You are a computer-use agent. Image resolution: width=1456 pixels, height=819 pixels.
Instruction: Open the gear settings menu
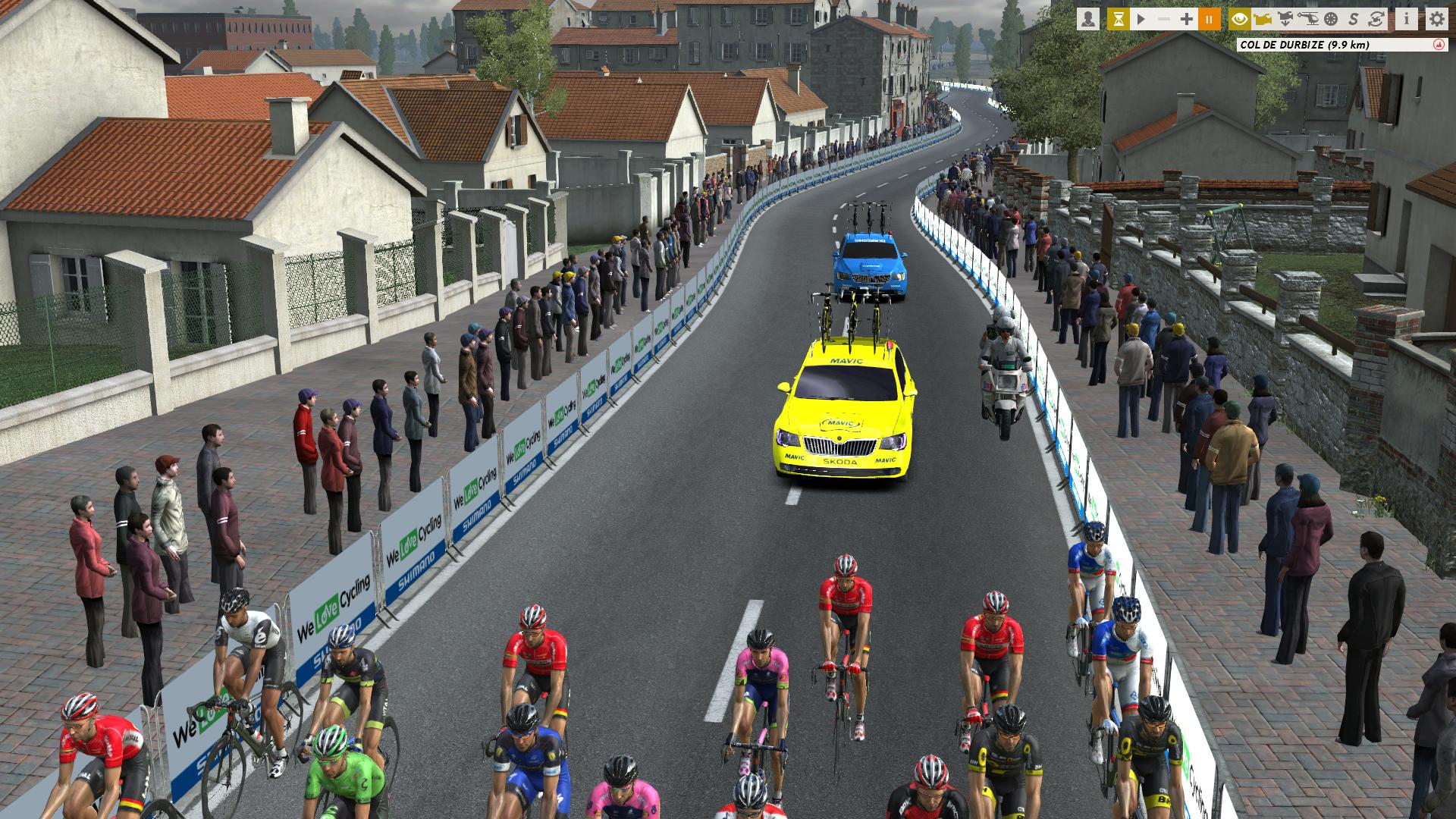tap(1436, 19)
